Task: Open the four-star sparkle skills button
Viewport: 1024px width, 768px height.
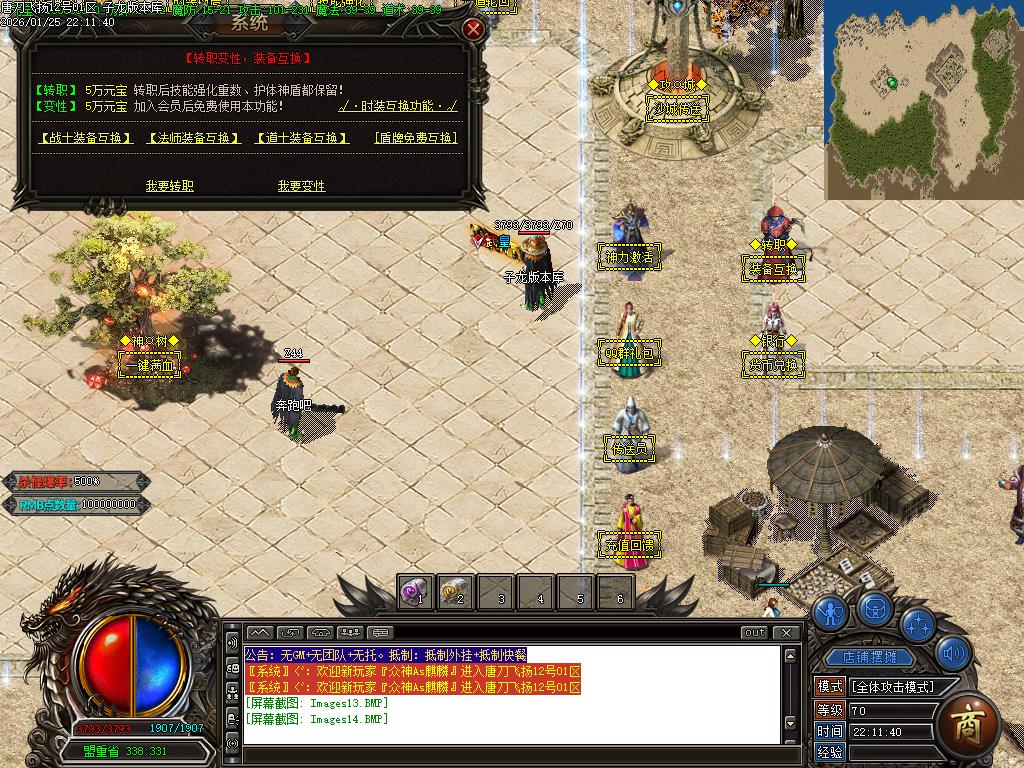Action: [x=917, y=624]
